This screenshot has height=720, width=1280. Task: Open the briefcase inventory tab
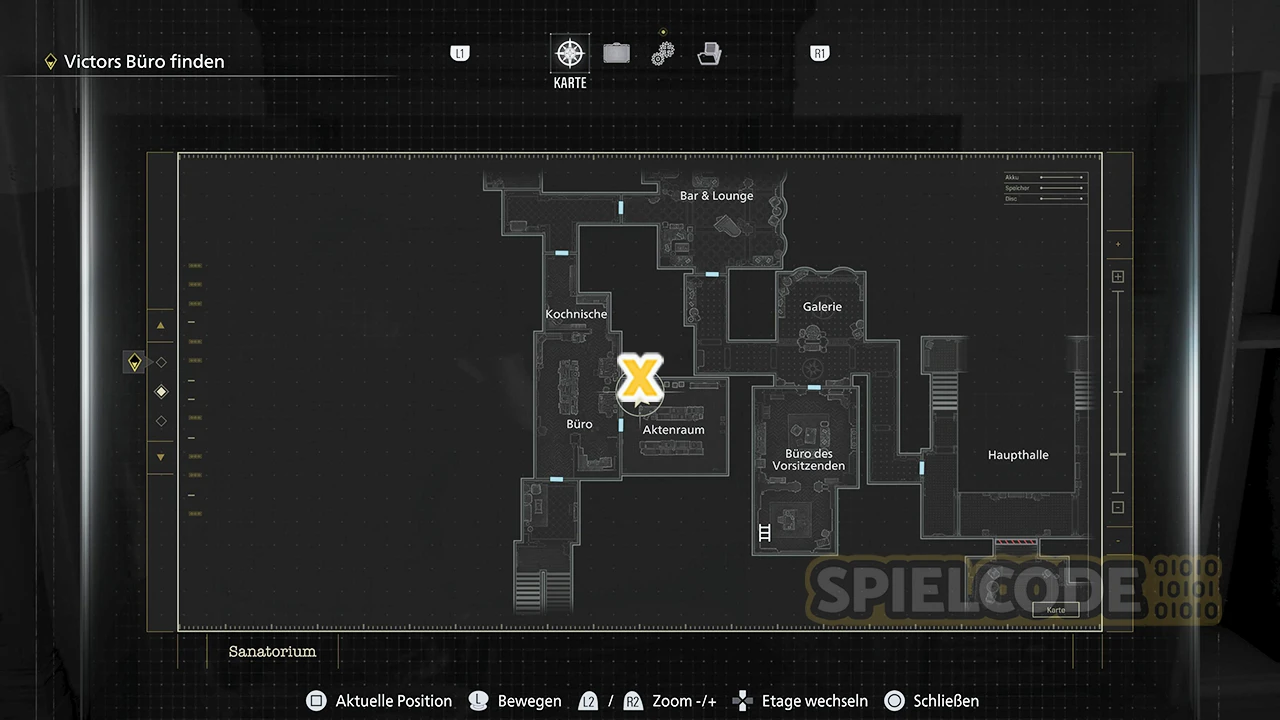point(616,53)
